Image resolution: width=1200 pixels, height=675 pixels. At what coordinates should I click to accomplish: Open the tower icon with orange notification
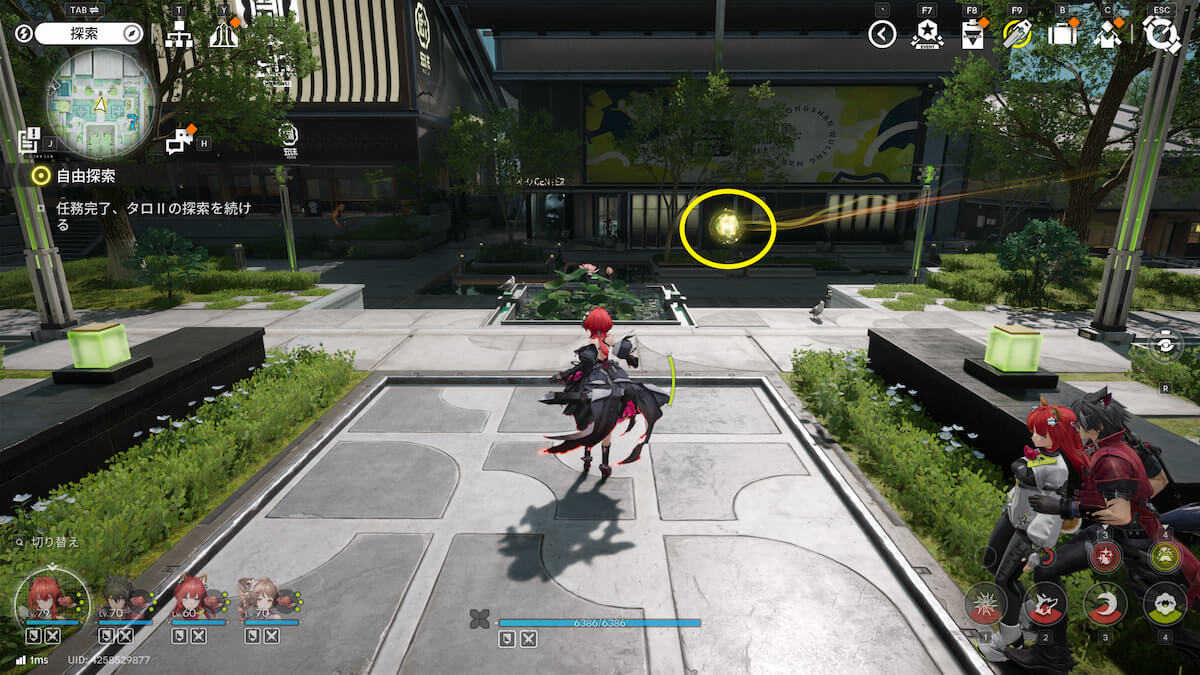(224, 36)
